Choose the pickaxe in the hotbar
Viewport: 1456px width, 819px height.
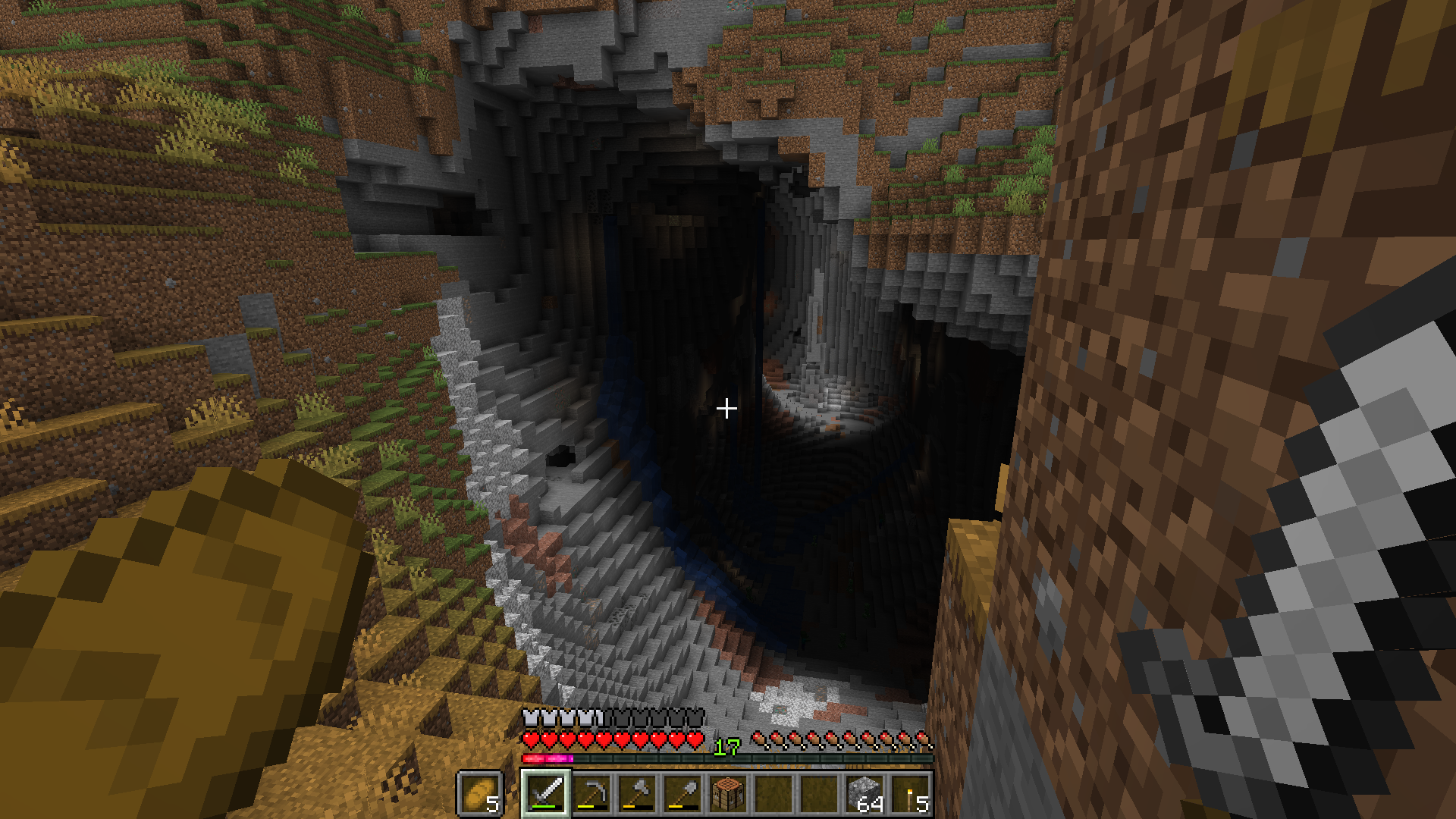(x=591, y=794)
